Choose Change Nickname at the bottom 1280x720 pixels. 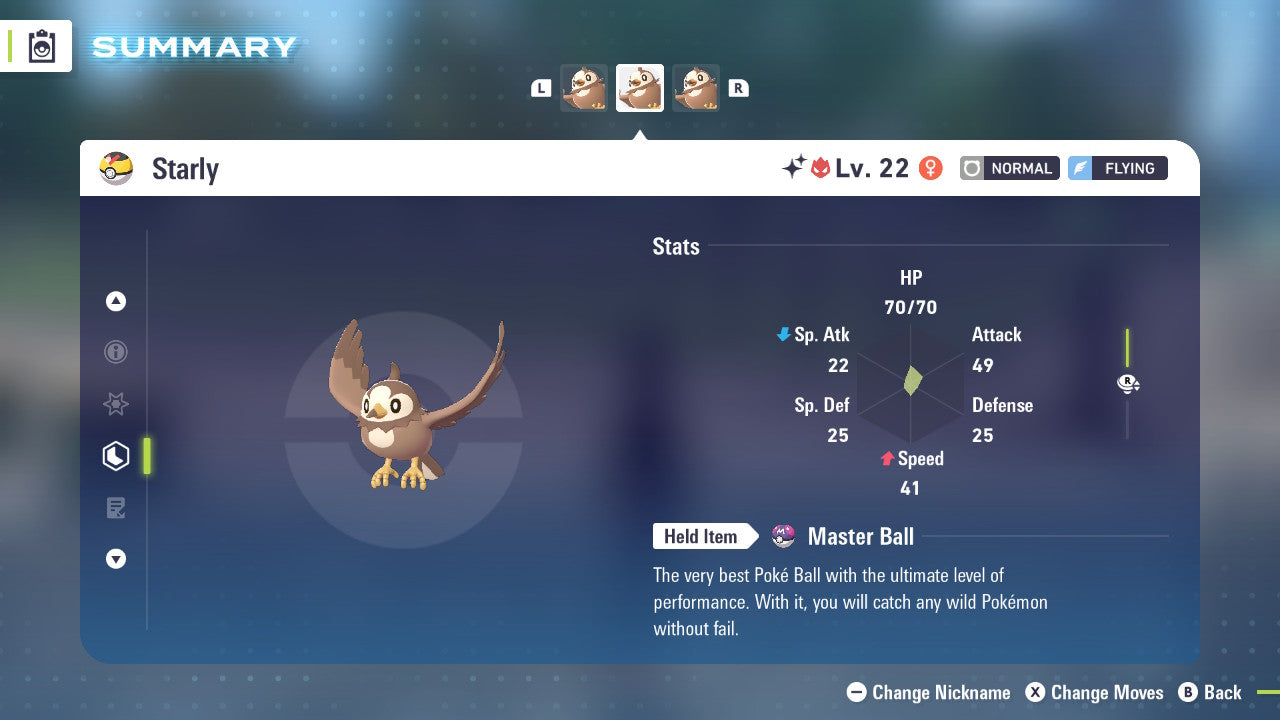(928, 692)
